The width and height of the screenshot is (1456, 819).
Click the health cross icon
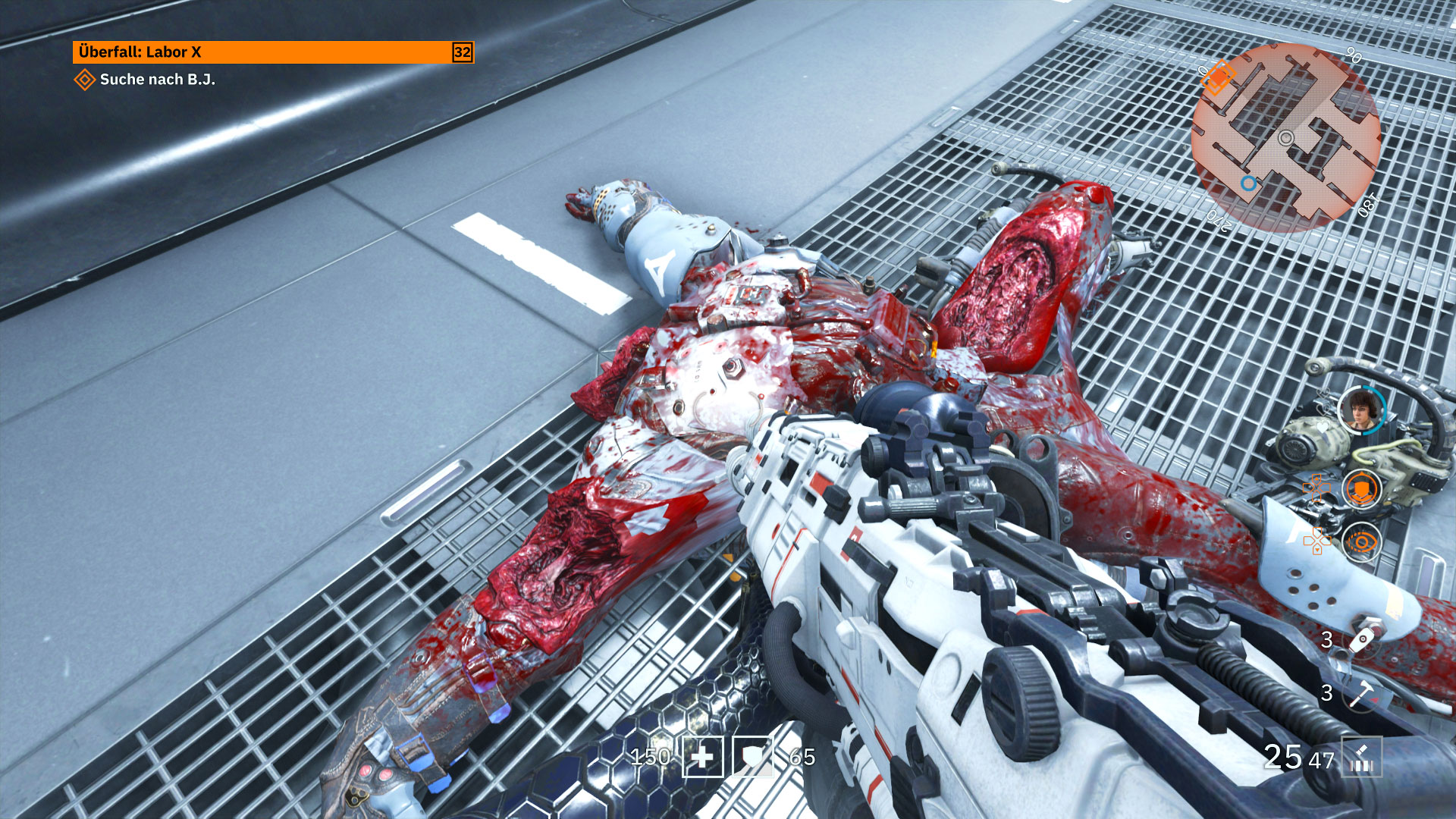(x=703, y=757)
